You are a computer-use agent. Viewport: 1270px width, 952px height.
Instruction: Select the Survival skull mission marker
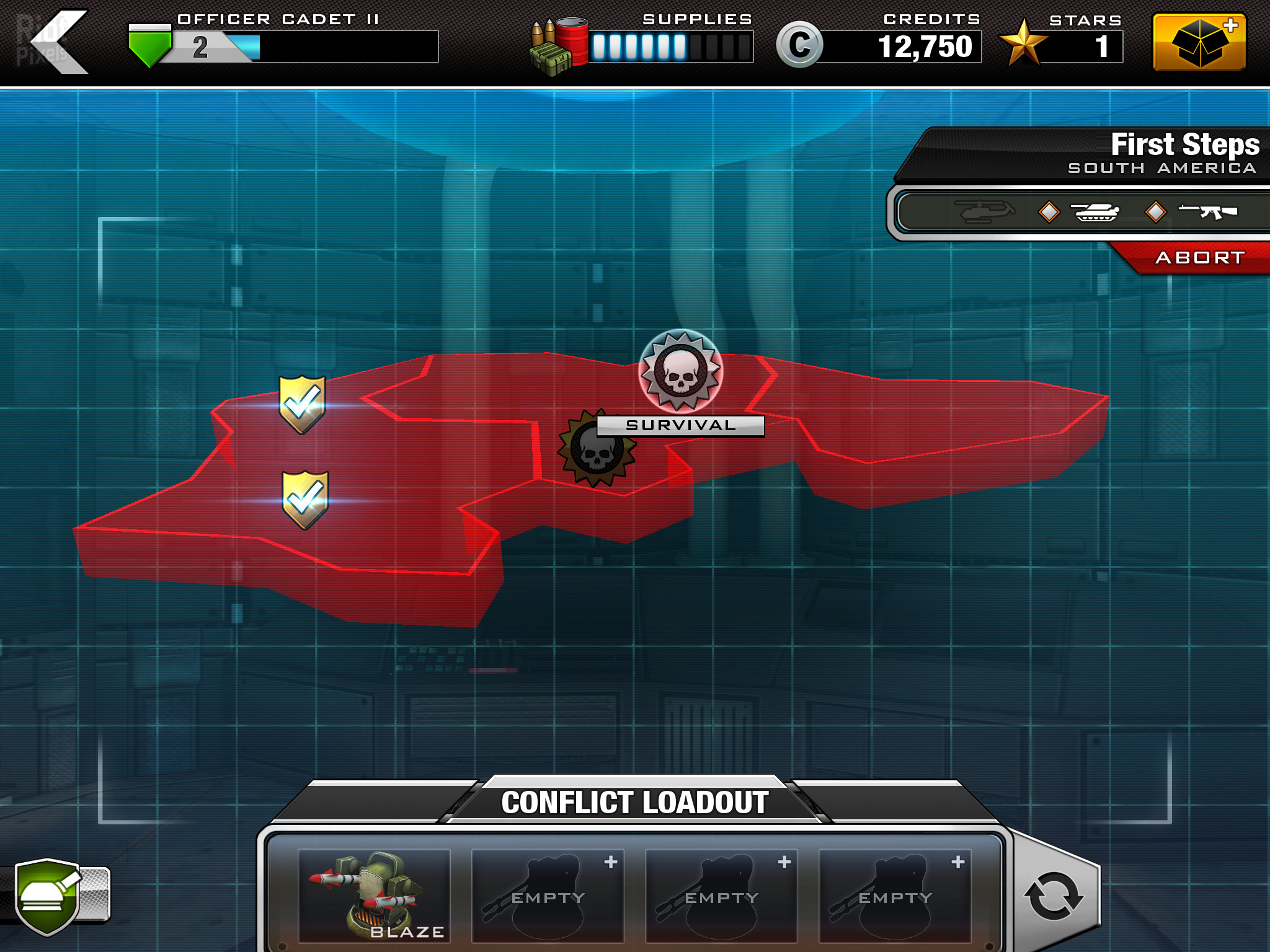pyautogui.click(x=681, y=372)
